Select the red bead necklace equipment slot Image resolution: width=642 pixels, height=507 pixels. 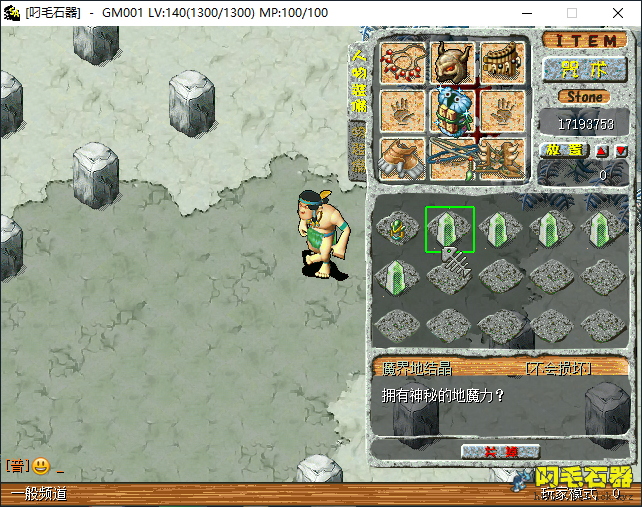403,63
